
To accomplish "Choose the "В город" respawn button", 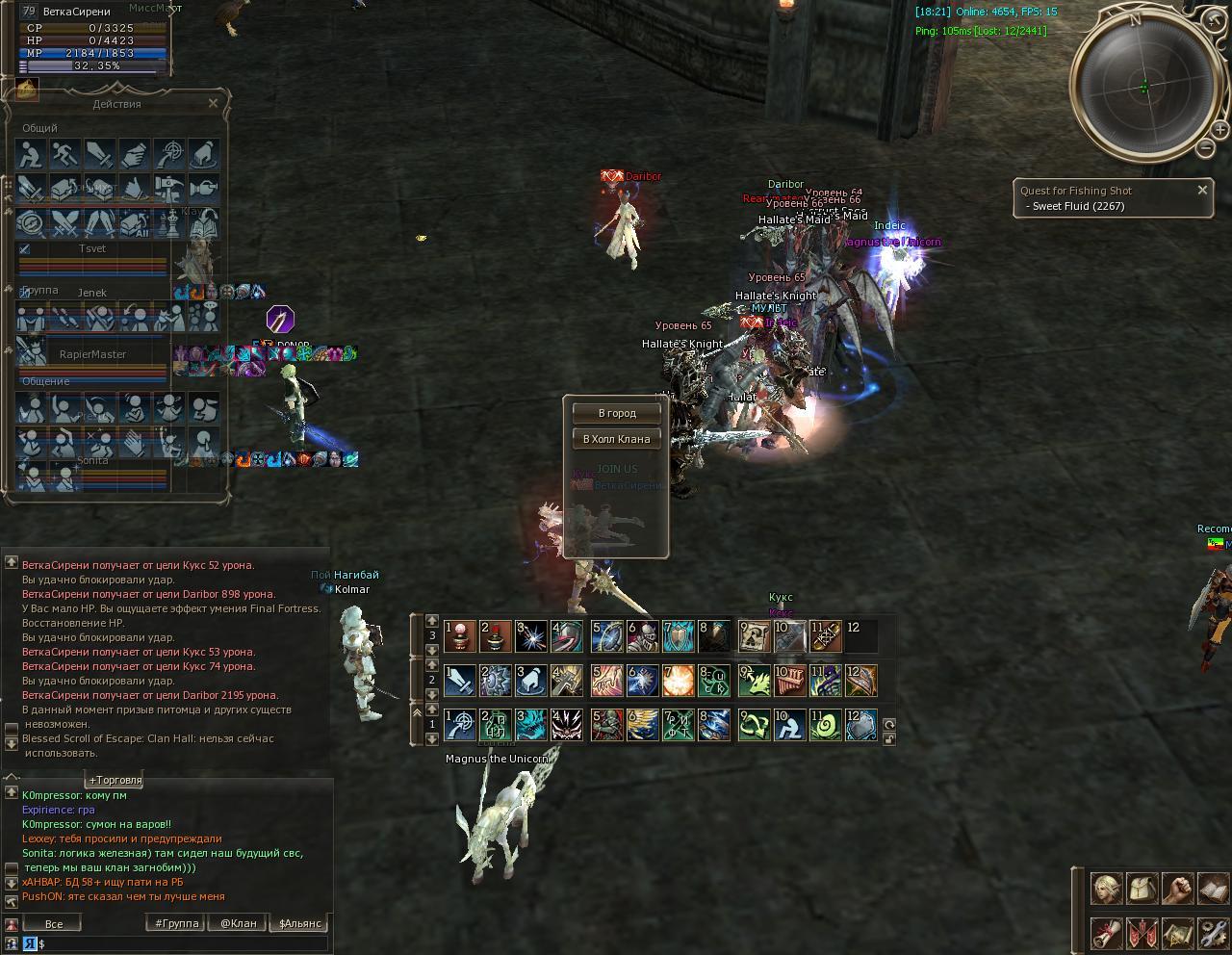I will [x=617, y=413].
